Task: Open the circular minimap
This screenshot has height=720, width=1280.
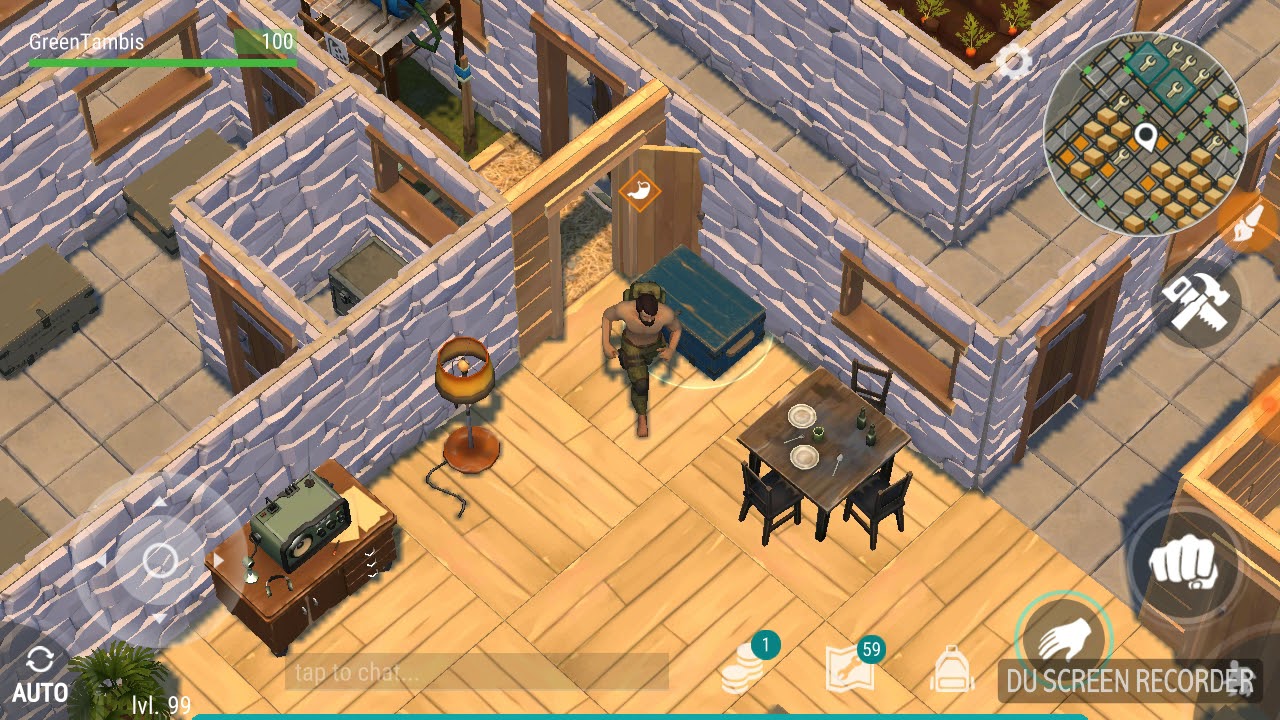Action: (1145, 133)
